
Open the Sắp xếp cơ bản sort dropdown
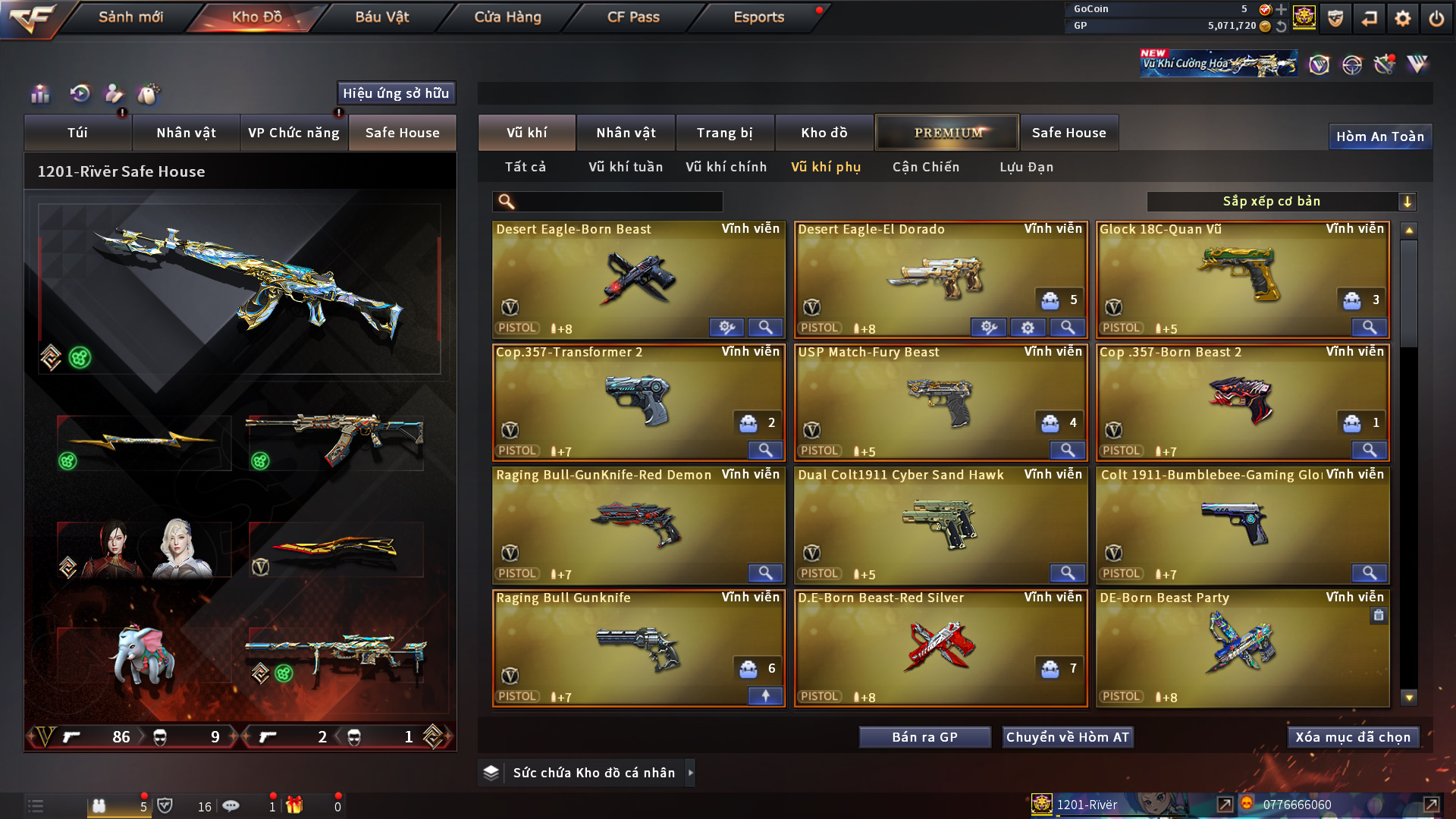1281,202
